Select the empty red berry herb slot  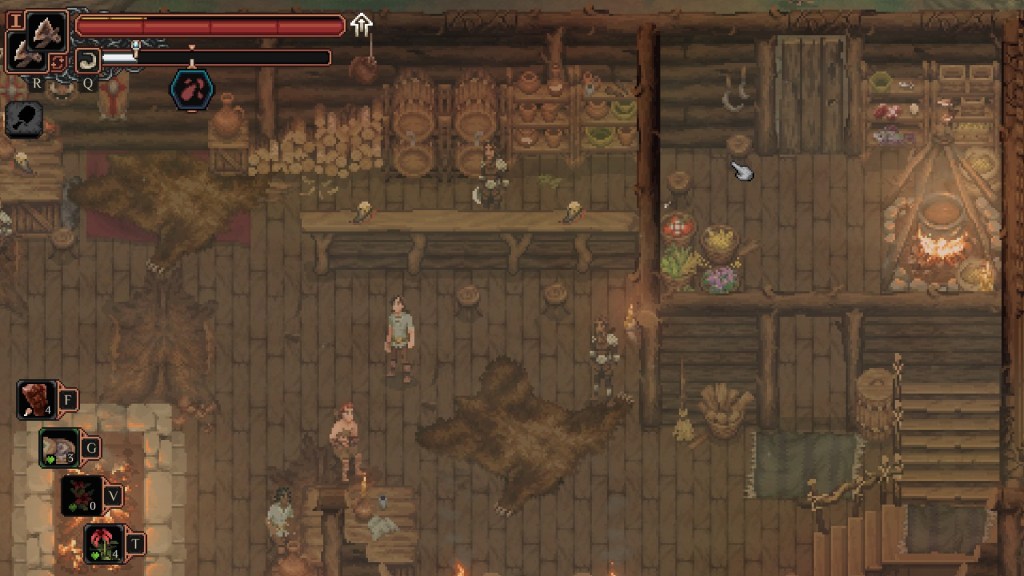tap(83, 495)
